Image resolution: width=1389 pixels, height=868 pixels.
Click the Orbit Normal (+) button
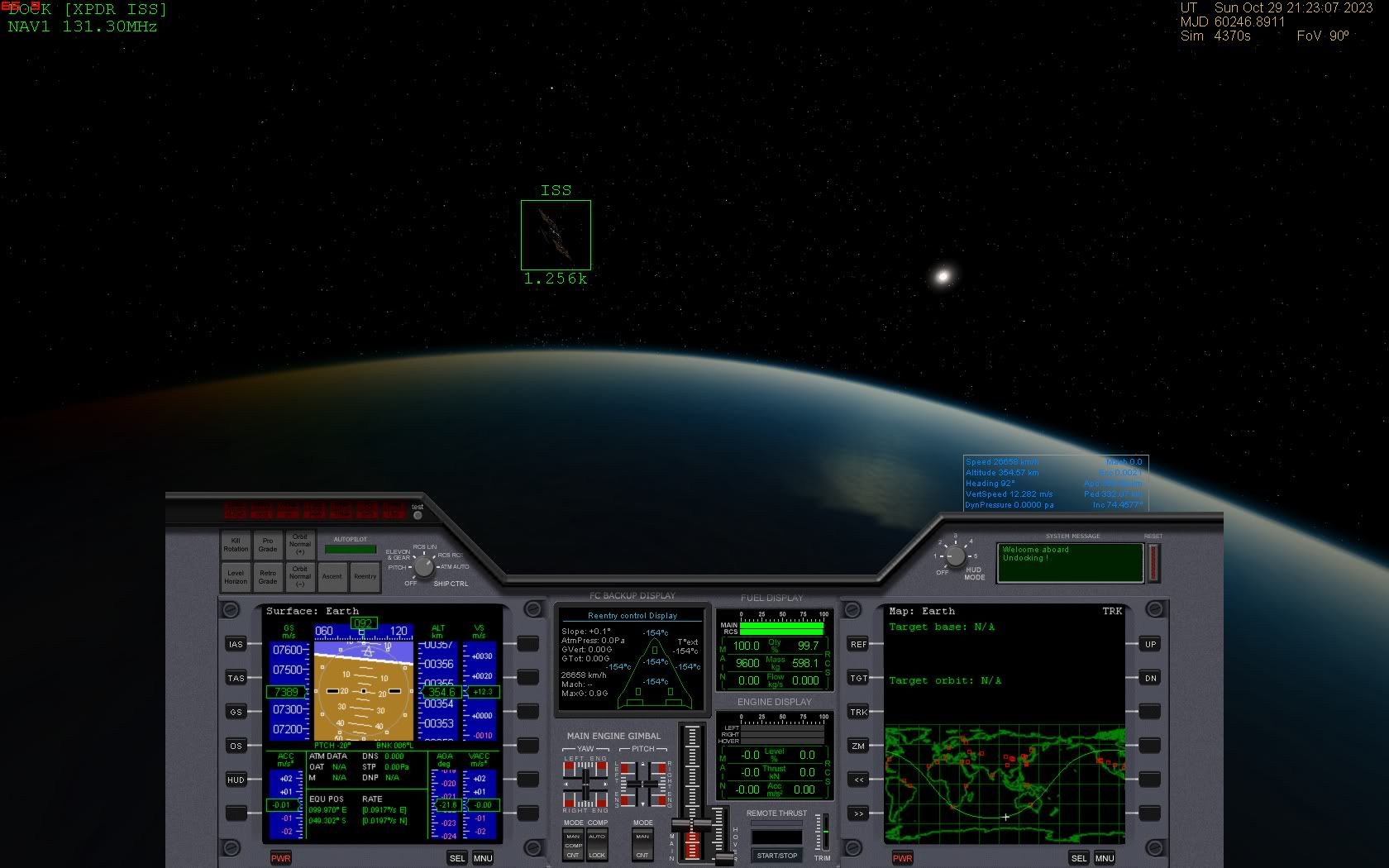tap(300, 545)
